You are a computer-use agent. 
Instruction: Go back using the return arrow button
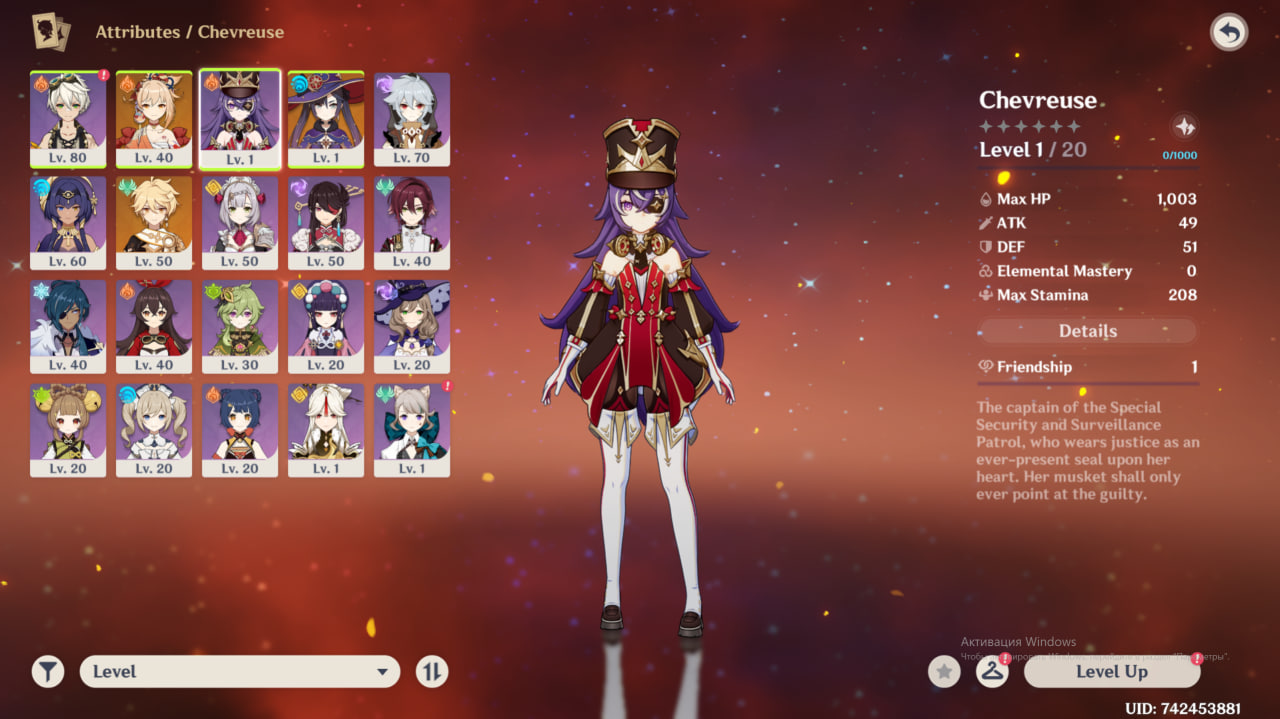1229,32
